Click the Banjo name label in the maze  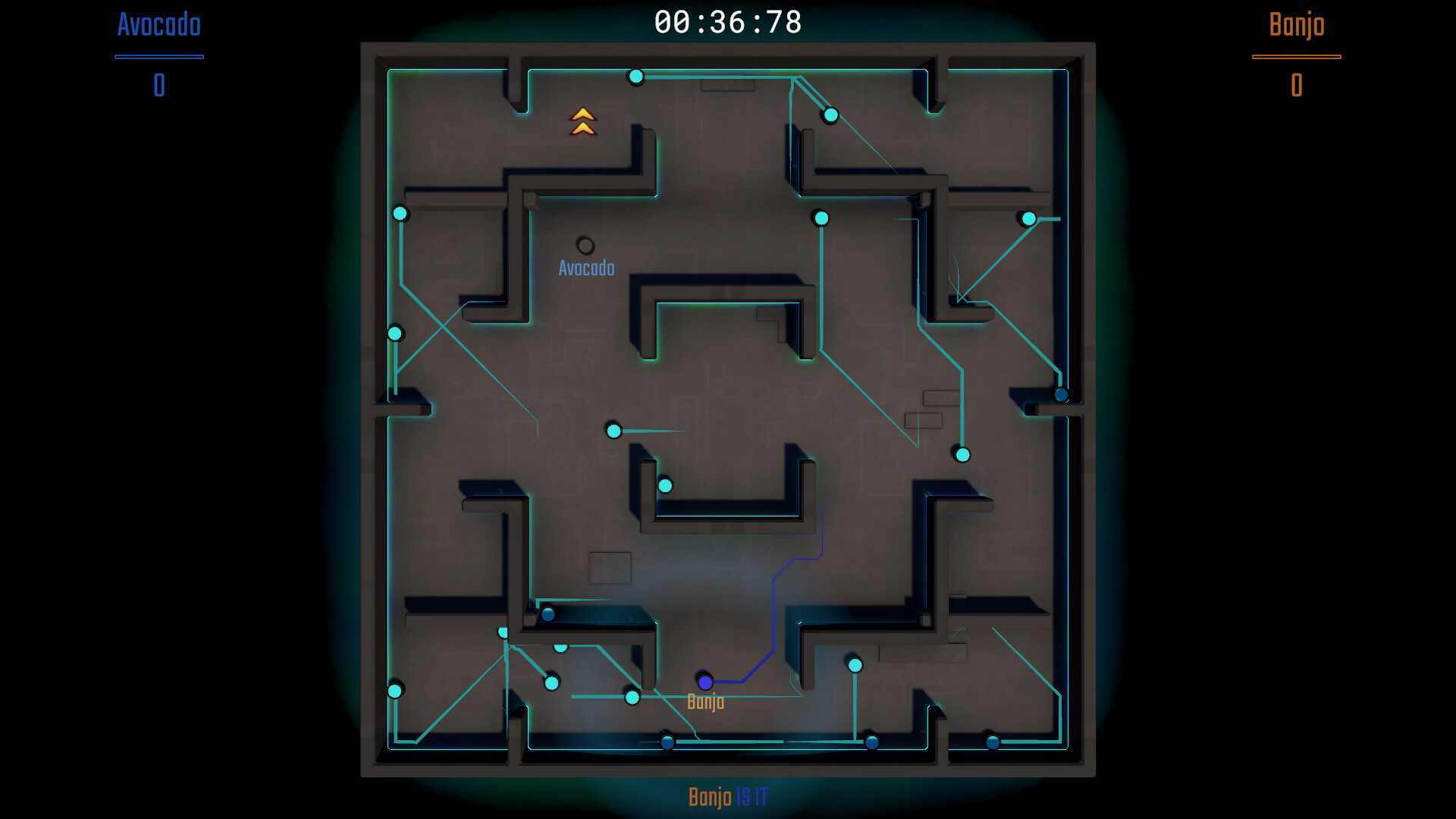pos(707,702)
